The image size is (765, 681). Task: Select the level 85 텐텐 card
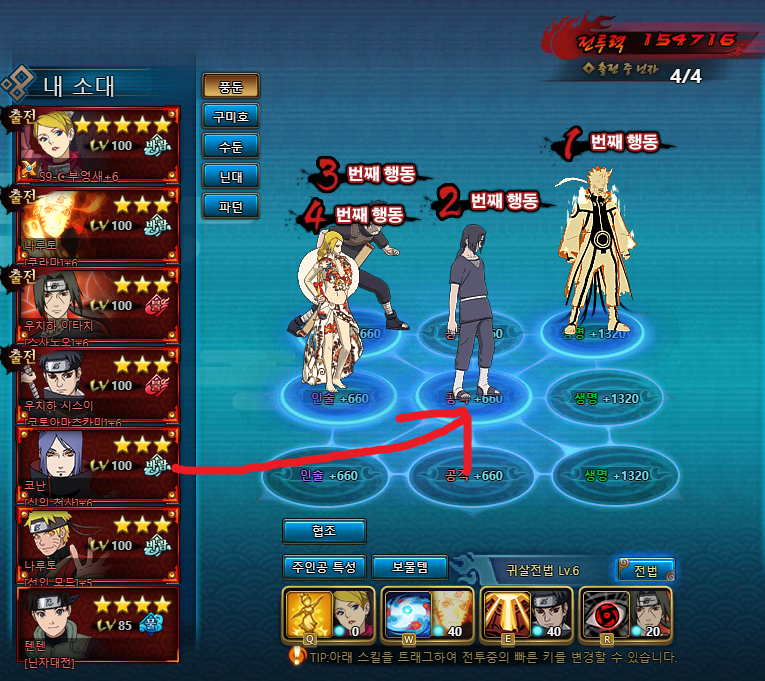[x=98, y=625]
